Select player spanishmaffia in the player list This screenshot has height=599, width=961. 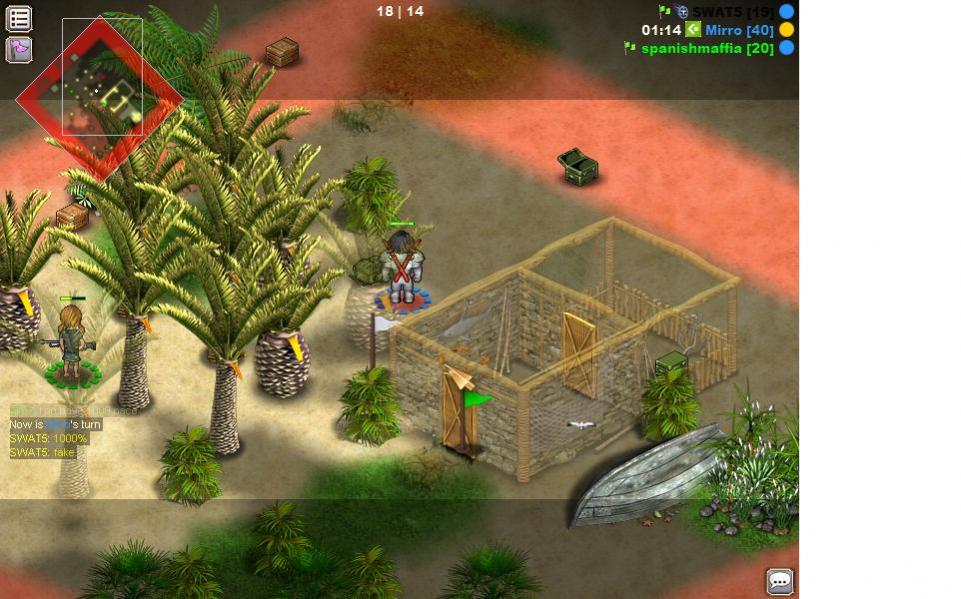pos(707,48)
